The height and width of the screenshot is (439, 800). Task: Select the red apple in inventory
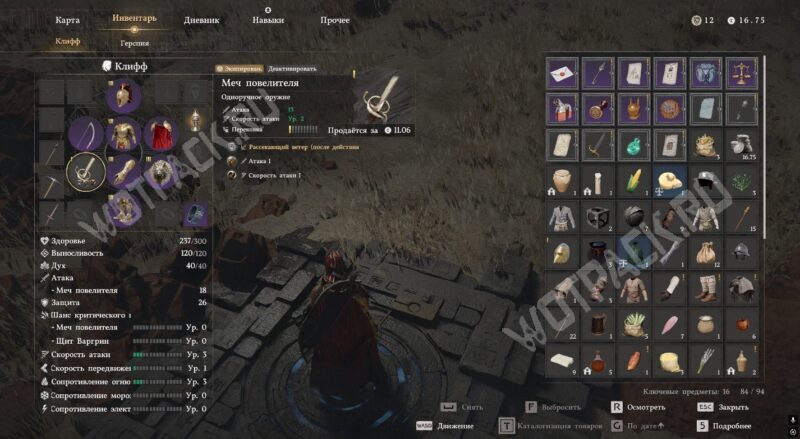pos(741,325)
